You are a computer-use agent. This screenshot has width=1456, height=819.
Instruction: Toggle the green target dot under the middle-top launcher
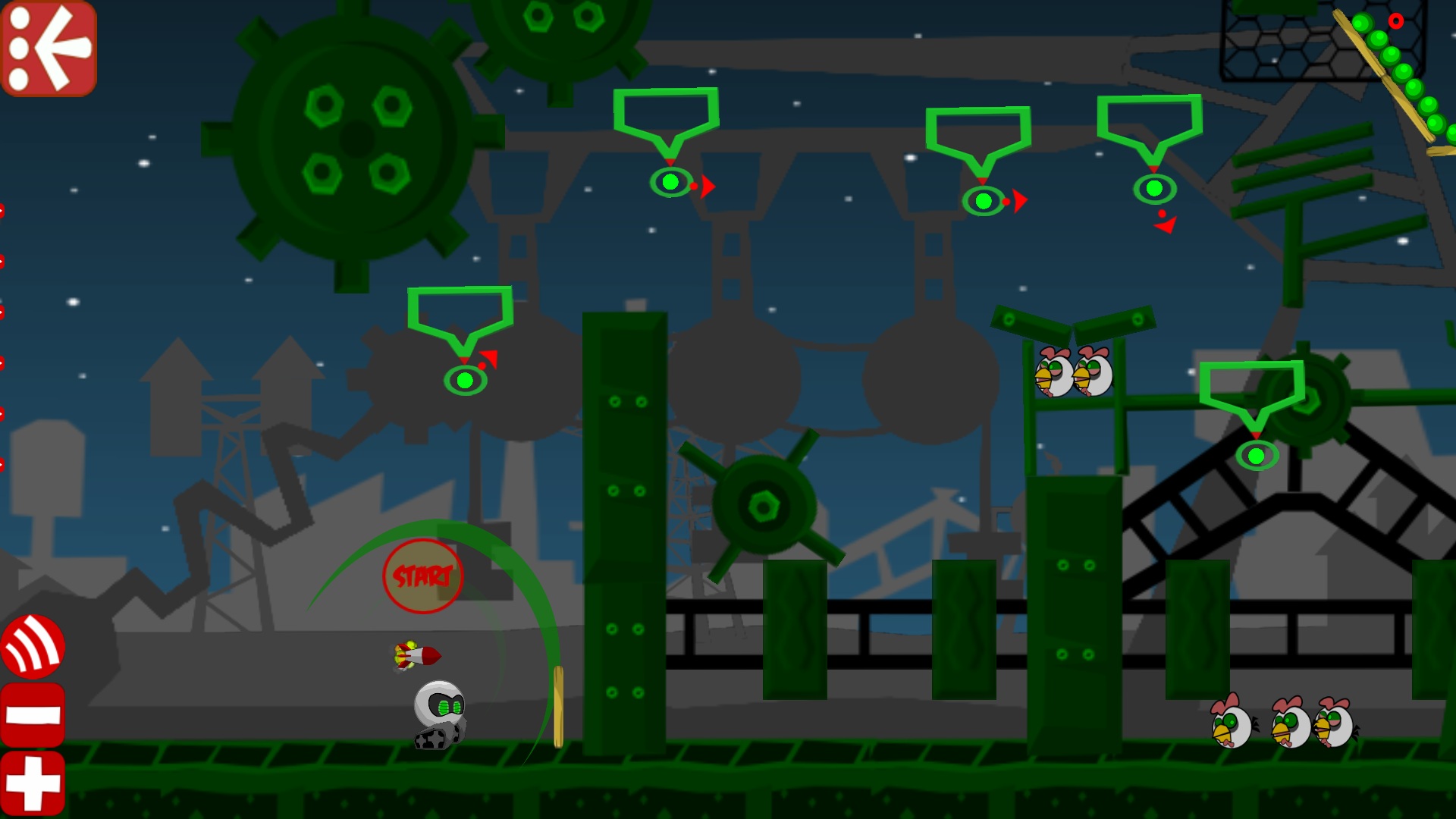coord(670,182)
